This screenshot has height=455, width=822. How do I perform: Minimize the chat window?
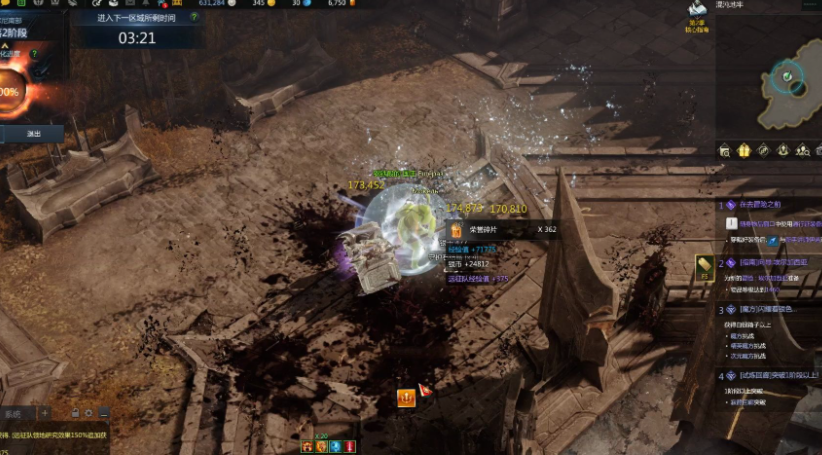tap(104, 413)
